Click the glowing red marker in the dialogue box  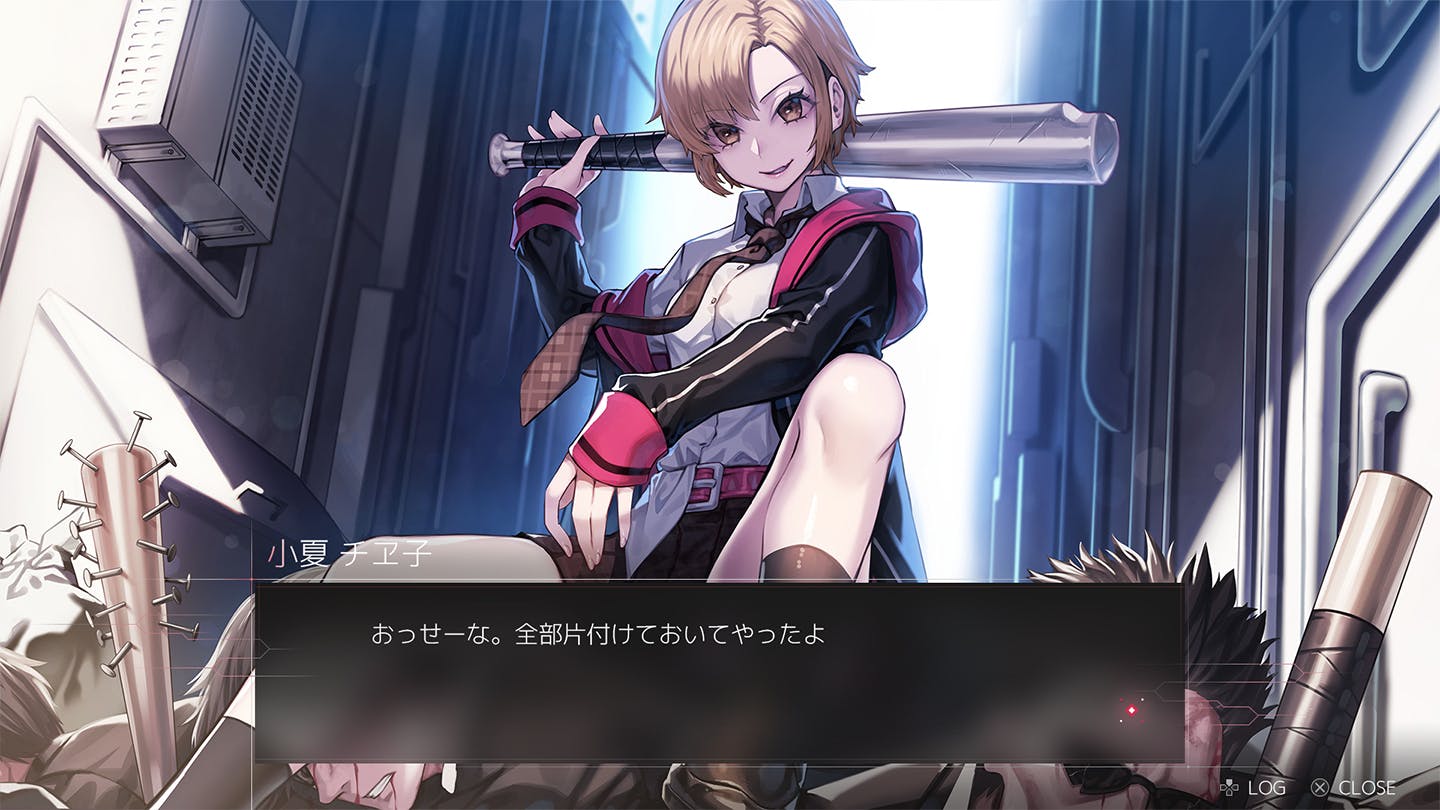click(x=1132, y=710)
